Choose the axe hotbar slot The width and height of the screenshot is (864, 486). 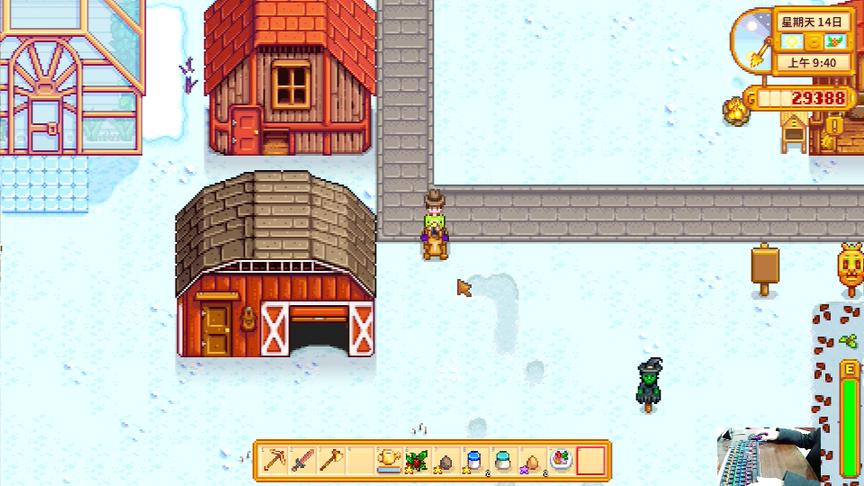332,460
